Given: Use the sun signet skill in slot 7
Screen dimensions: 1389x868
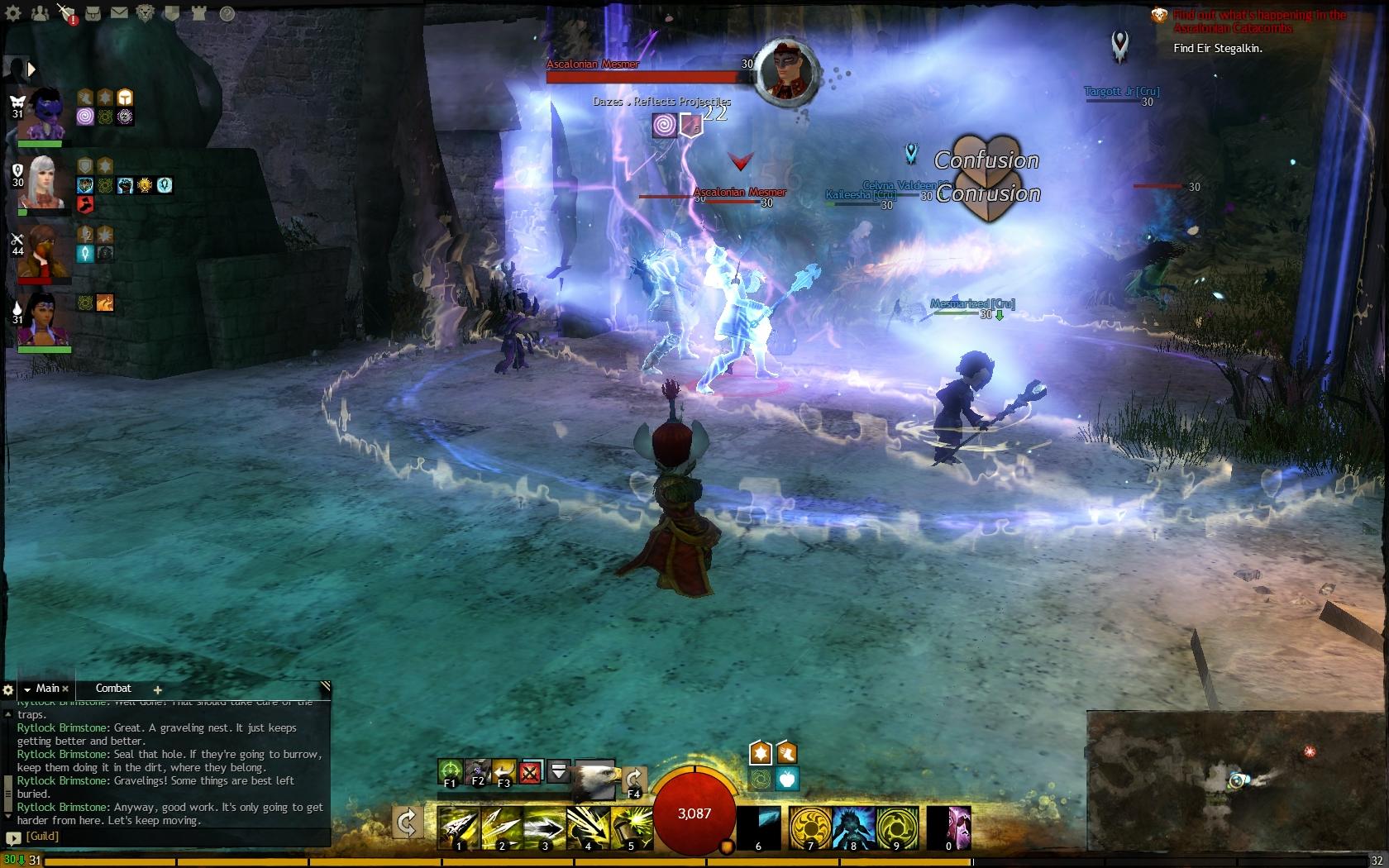Looking at the screenshot, I should pyautogui.click(x=809, y=828).
